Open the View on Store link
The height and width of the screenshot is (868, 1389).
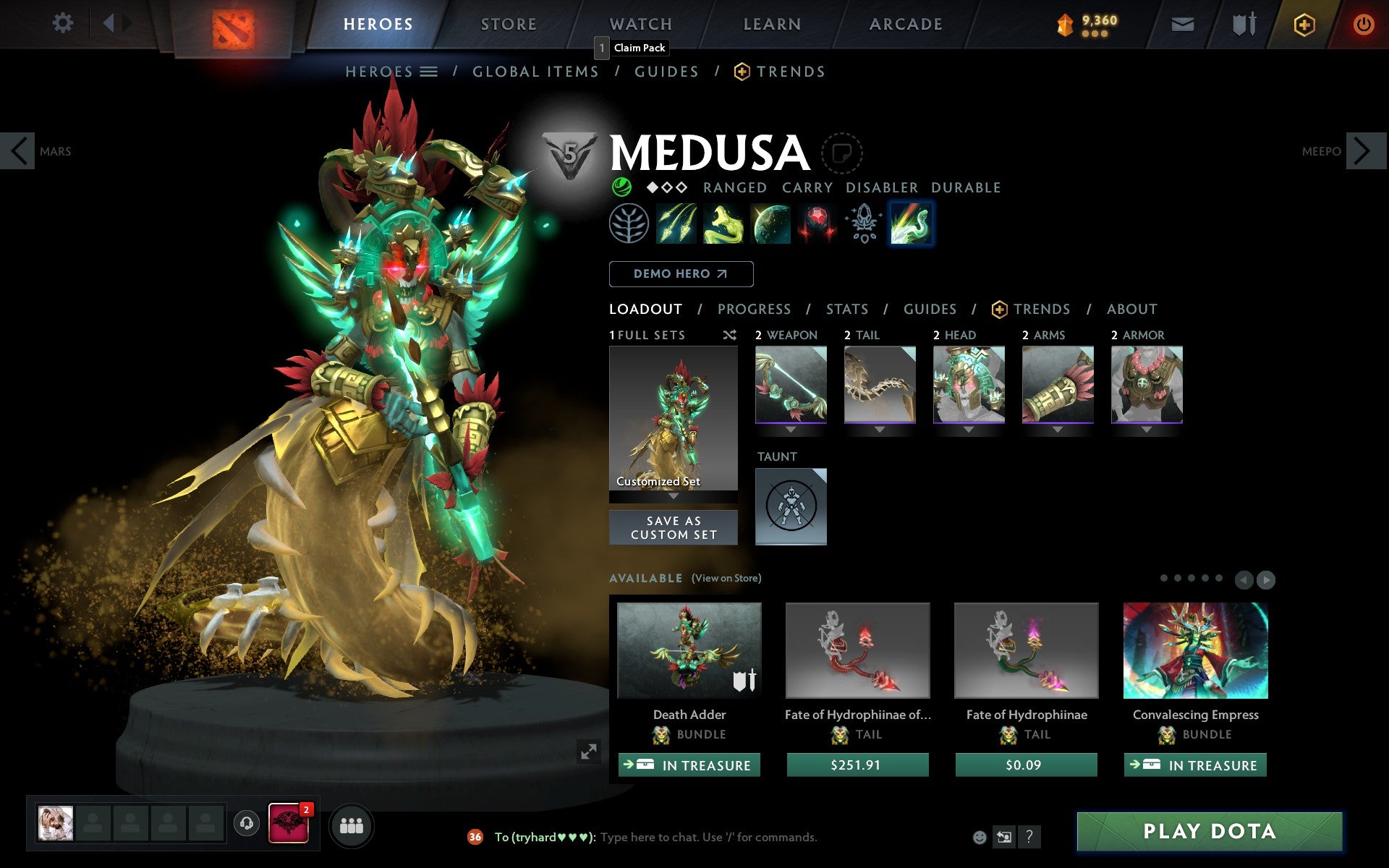coord(726,579)
